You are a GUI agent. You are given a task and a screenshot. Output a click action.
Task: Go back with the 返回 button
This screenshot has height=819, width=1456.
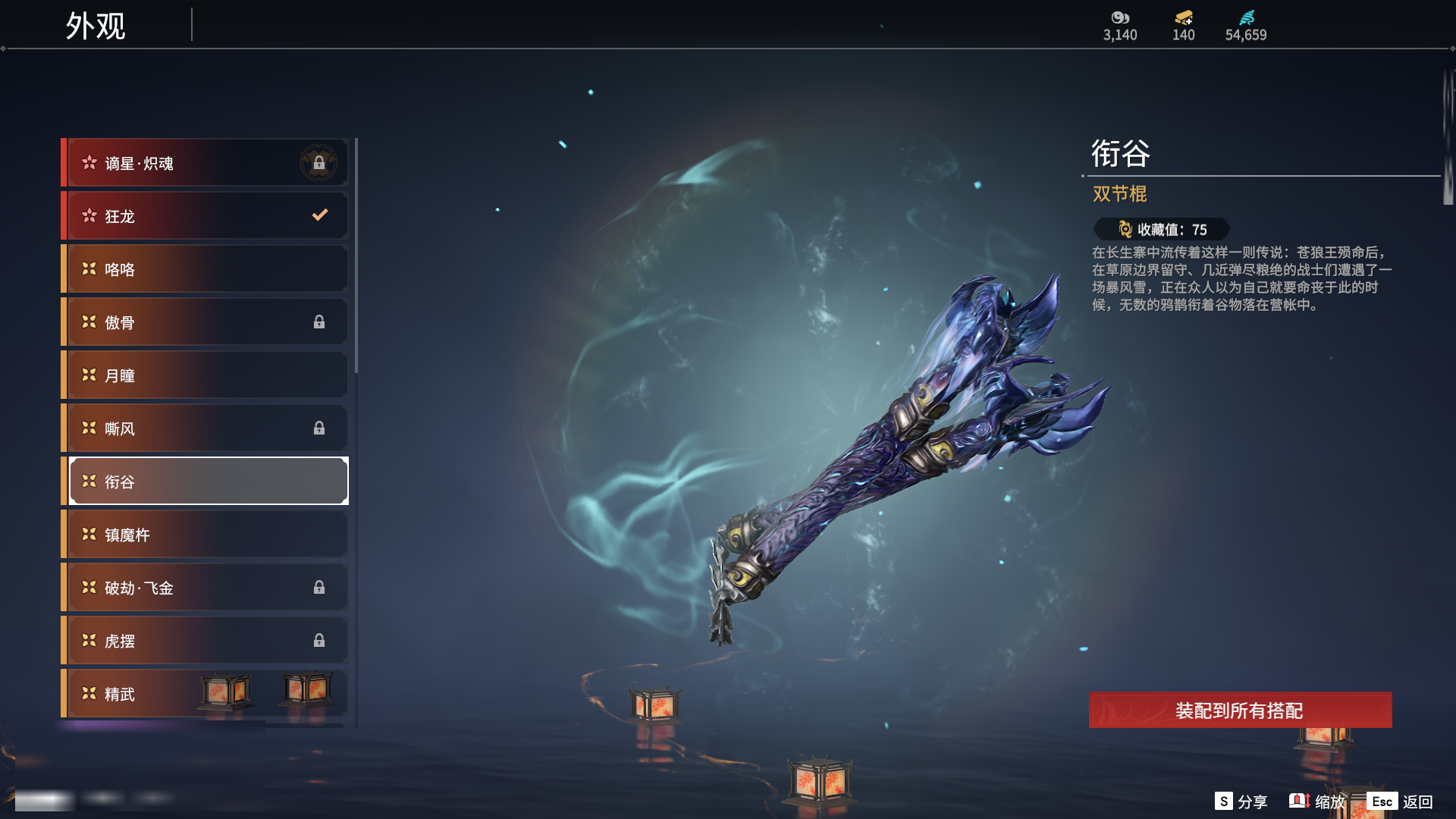click(1401, 802)
